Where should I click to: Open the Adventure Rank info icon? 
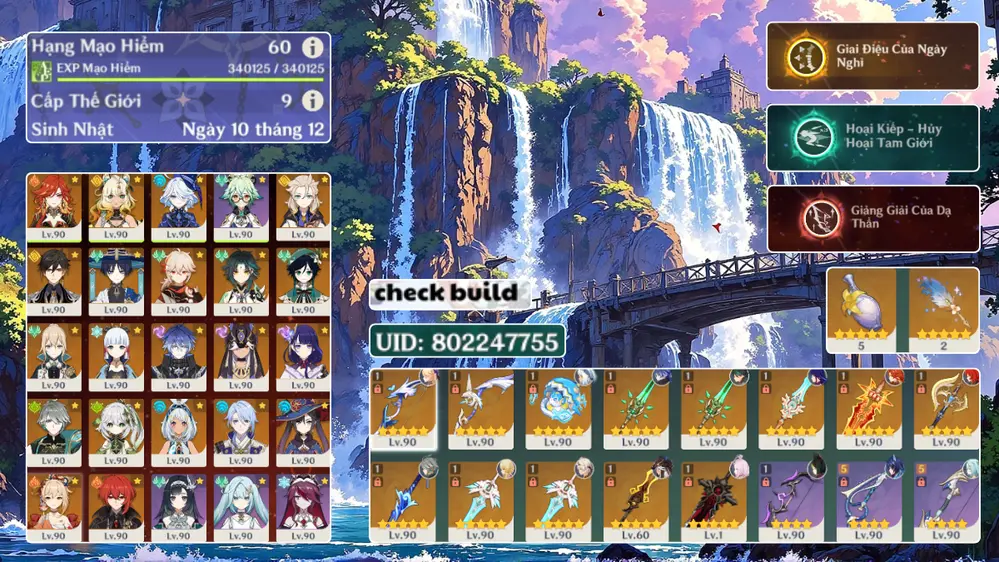pos(313,47)
